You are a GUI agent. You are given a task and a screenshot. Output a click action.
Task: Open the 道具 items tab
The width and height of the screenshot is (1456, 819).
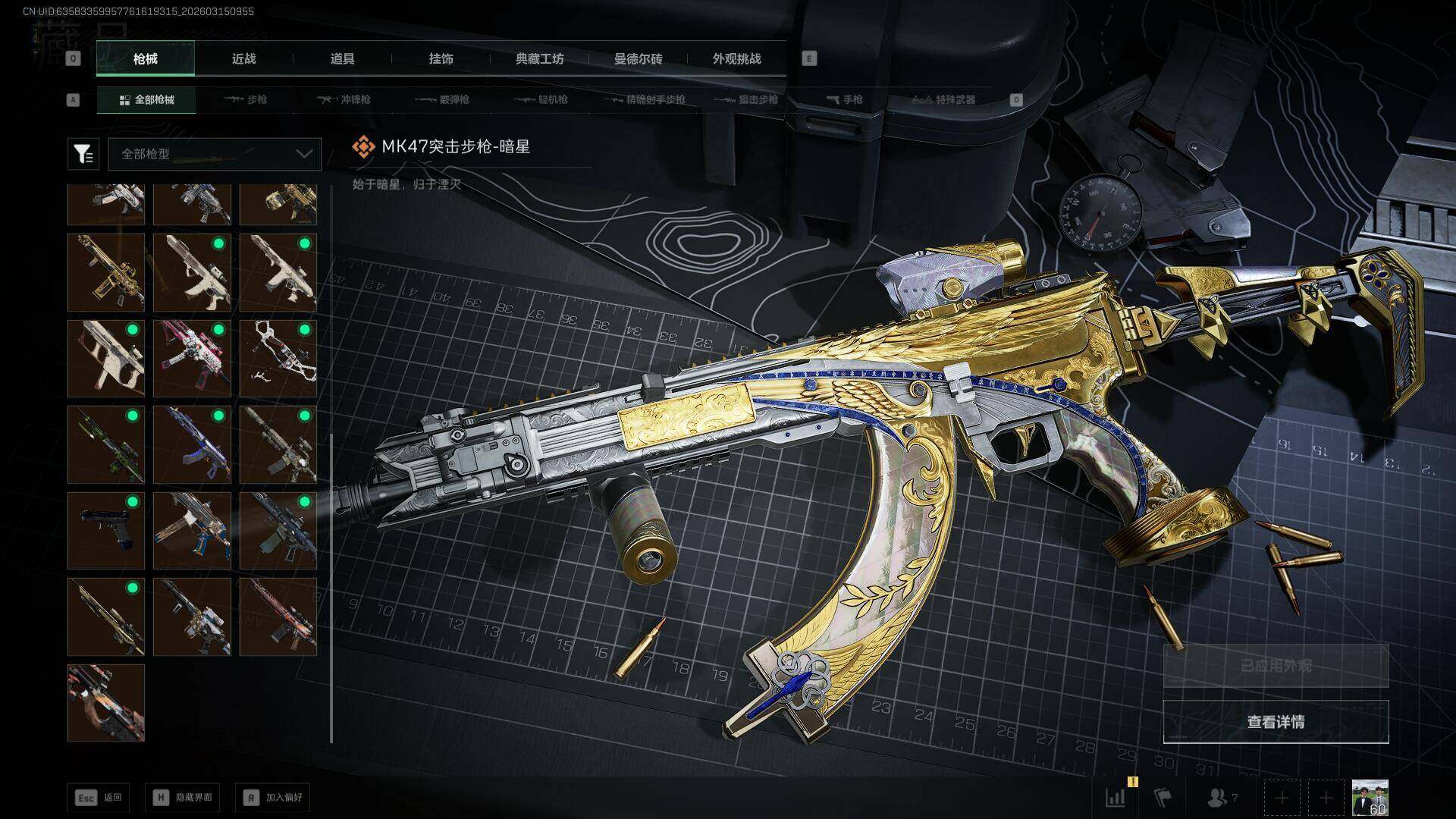(x=342, y=58)
